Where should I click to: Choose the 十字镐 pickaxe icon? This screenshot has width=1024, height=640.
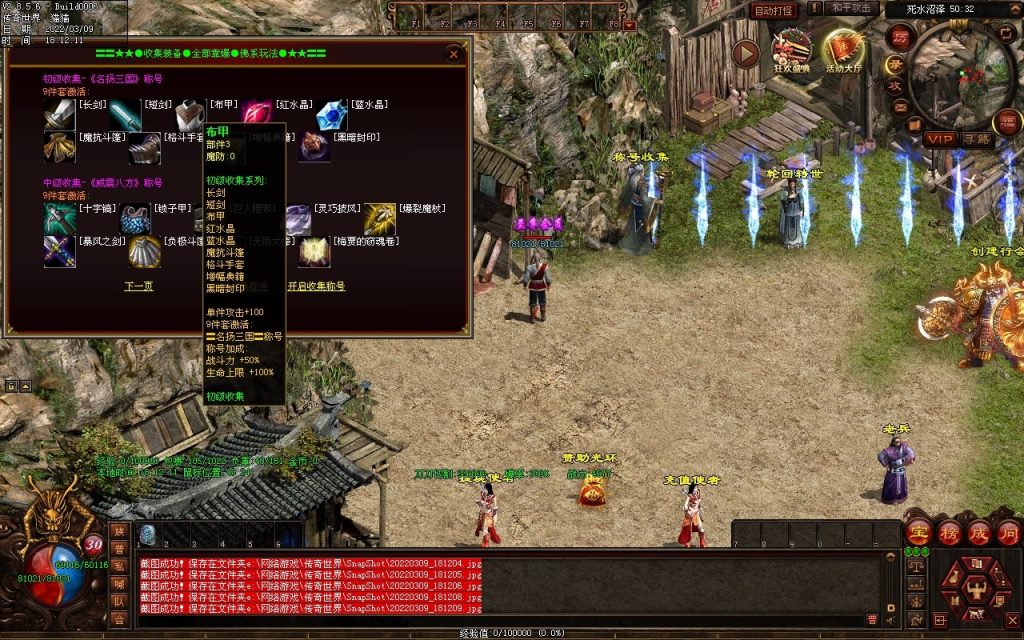(x=59, y=219)
